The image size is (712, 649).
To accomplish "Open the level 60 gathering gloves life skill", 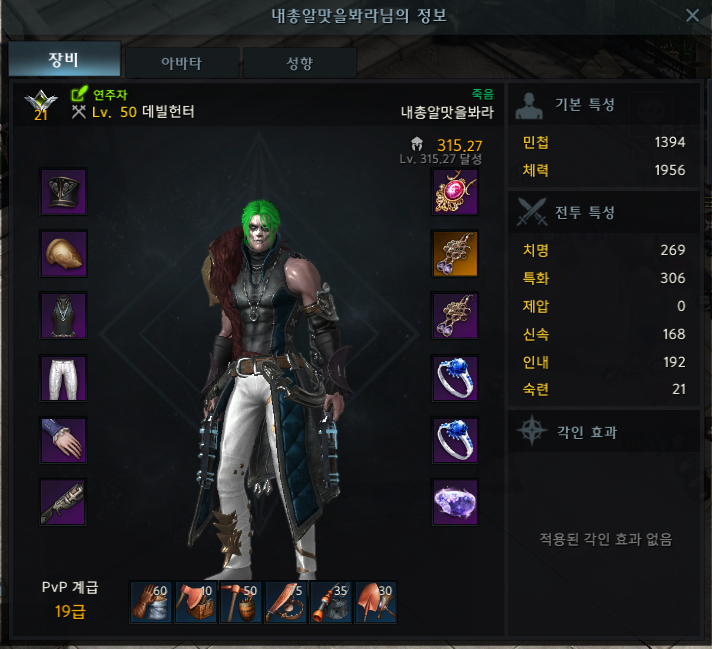I will [x=151, y=603].
